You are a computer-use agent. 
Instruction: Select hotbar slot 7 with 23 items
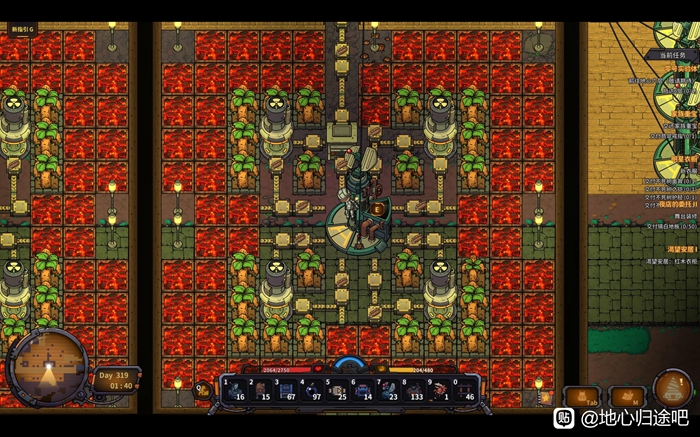(x=390, y=389)
